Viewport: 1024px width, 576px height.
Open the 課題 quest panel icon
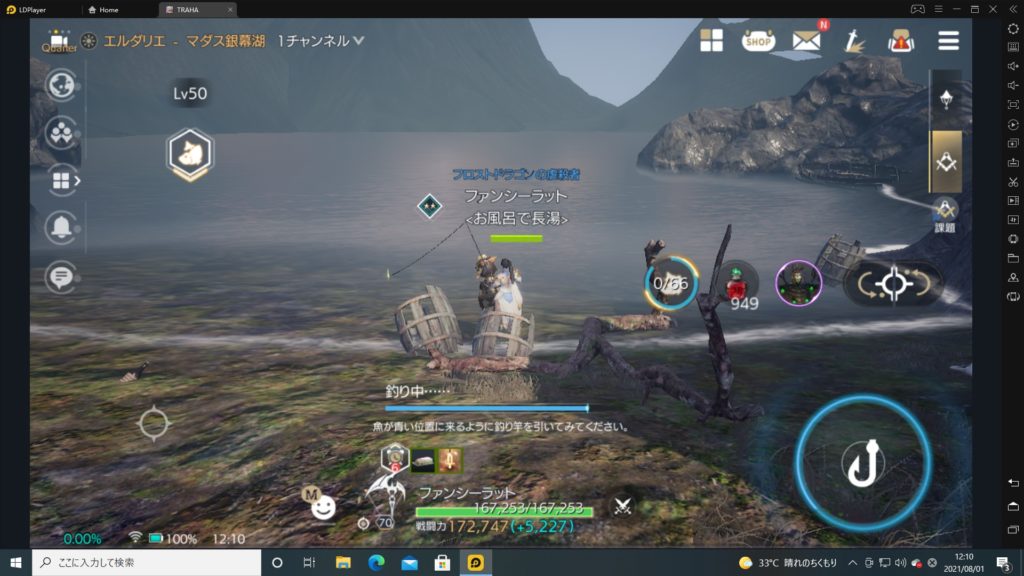point(945,213)
